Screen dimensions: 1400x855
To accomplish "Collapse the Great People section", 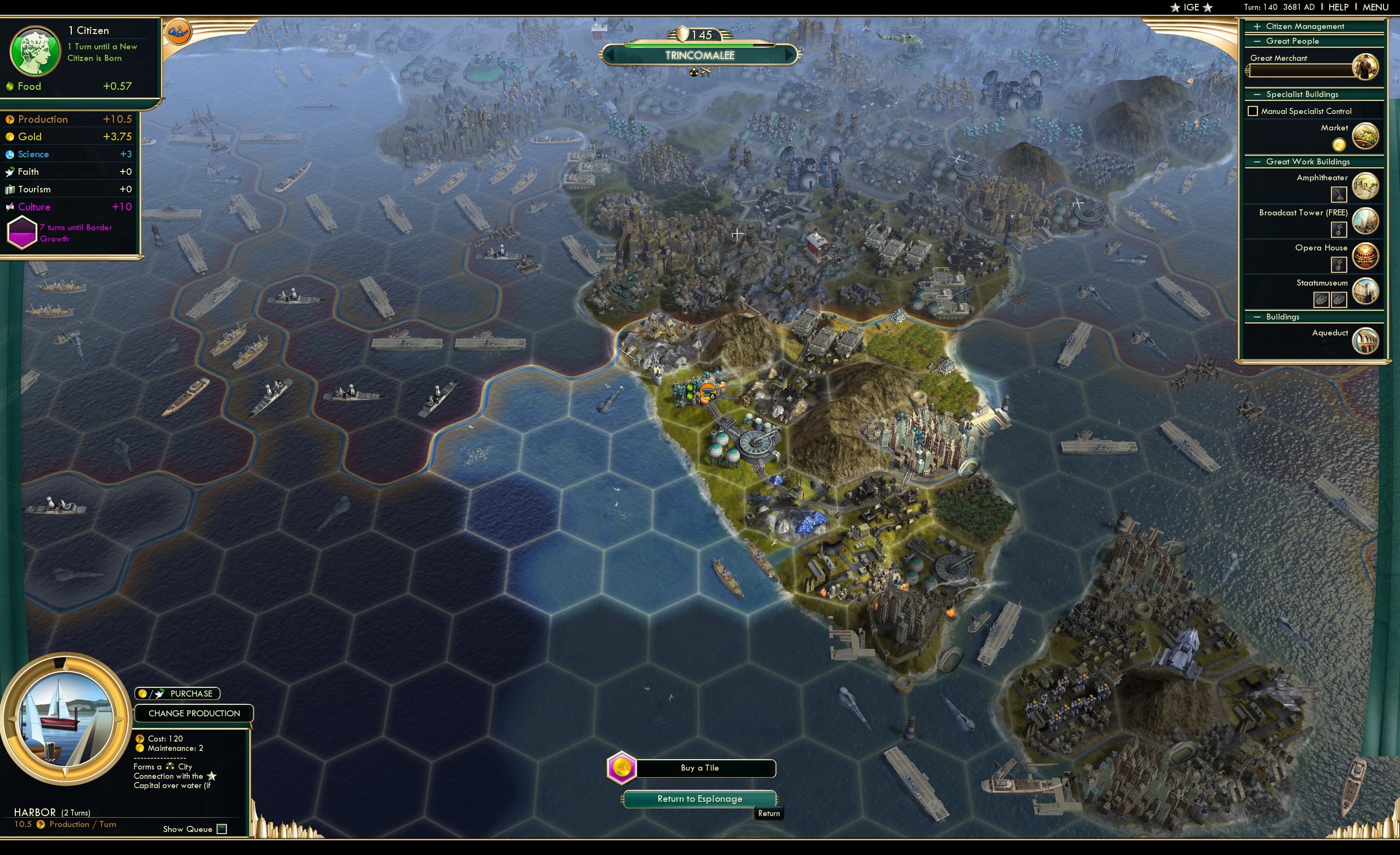I will tap(1256, 41).
